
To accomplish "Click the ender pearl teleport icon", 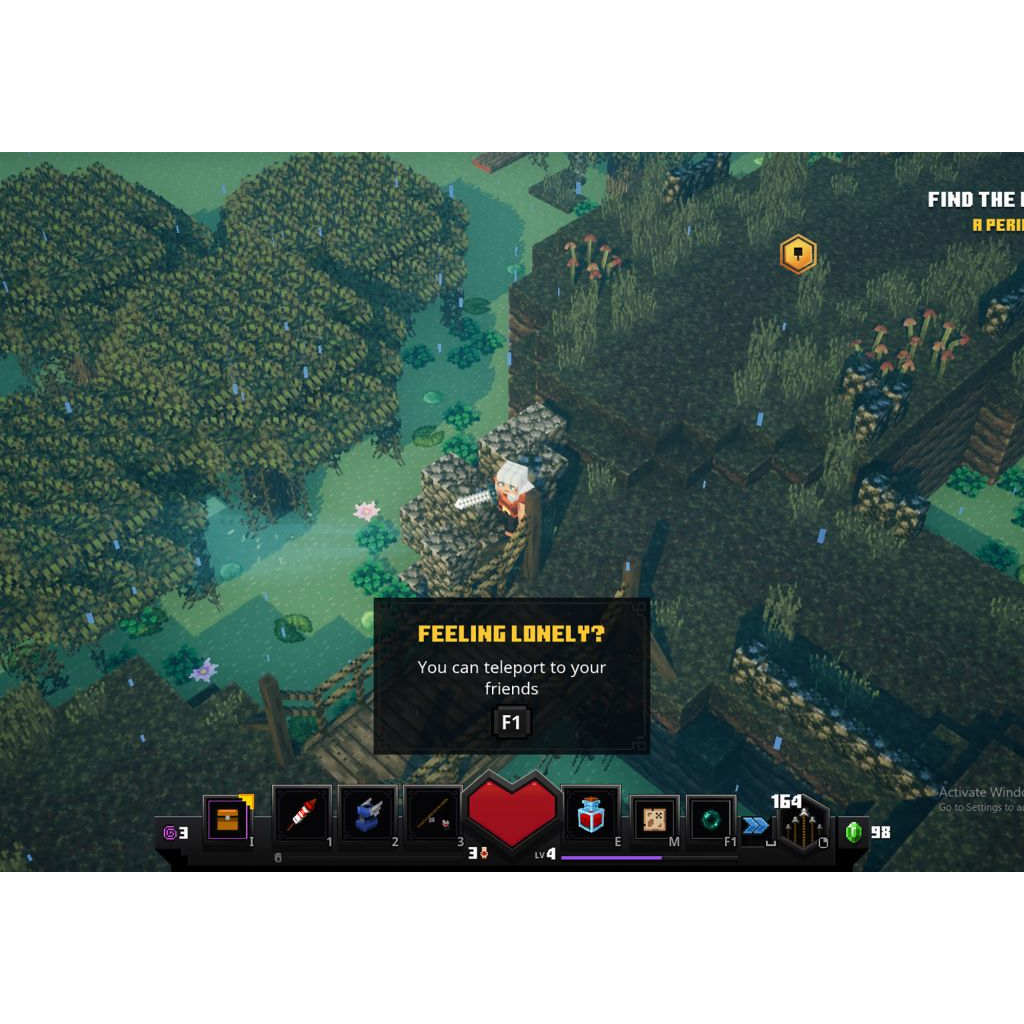I will coord(711,819).
